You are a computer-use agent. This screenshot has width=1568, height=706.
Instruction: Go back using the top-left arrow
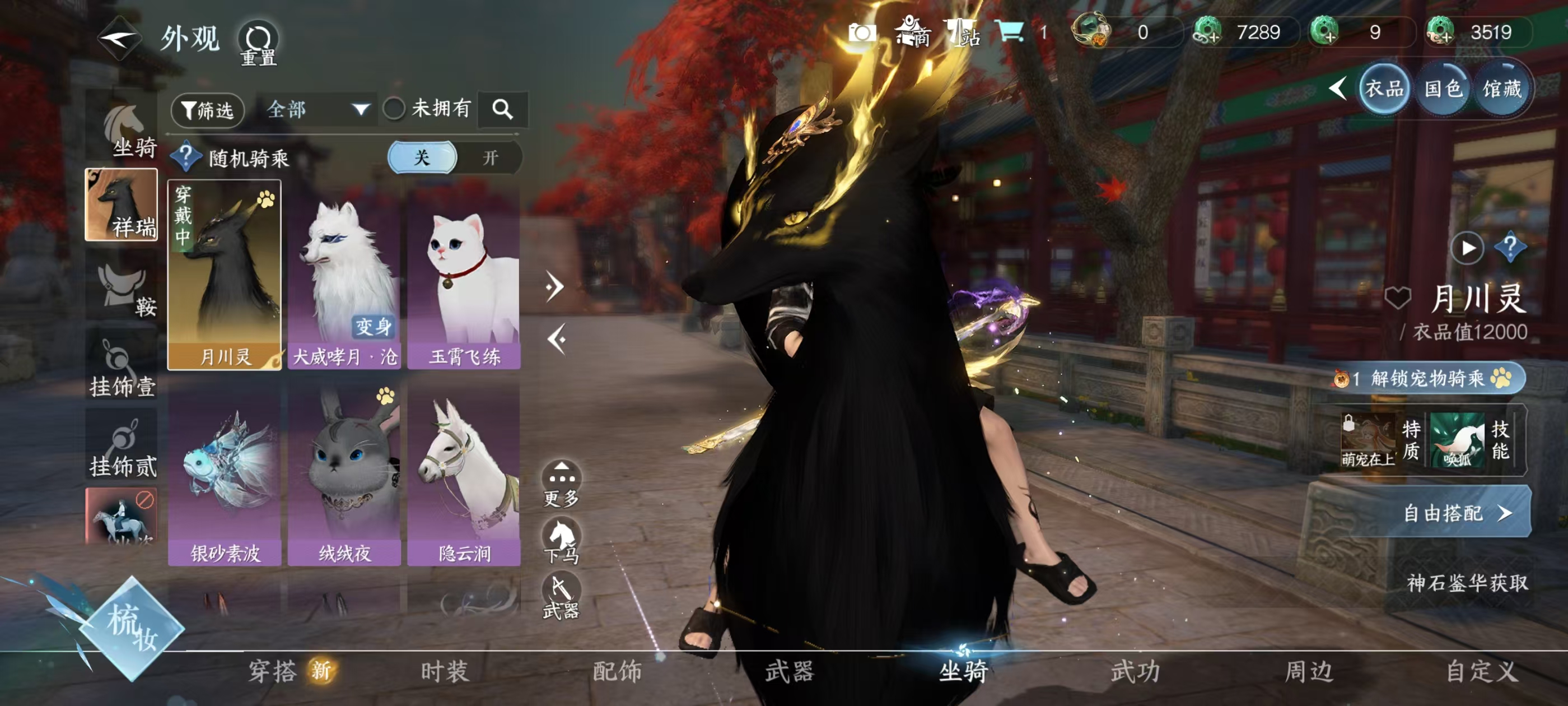tap(119, 39)
